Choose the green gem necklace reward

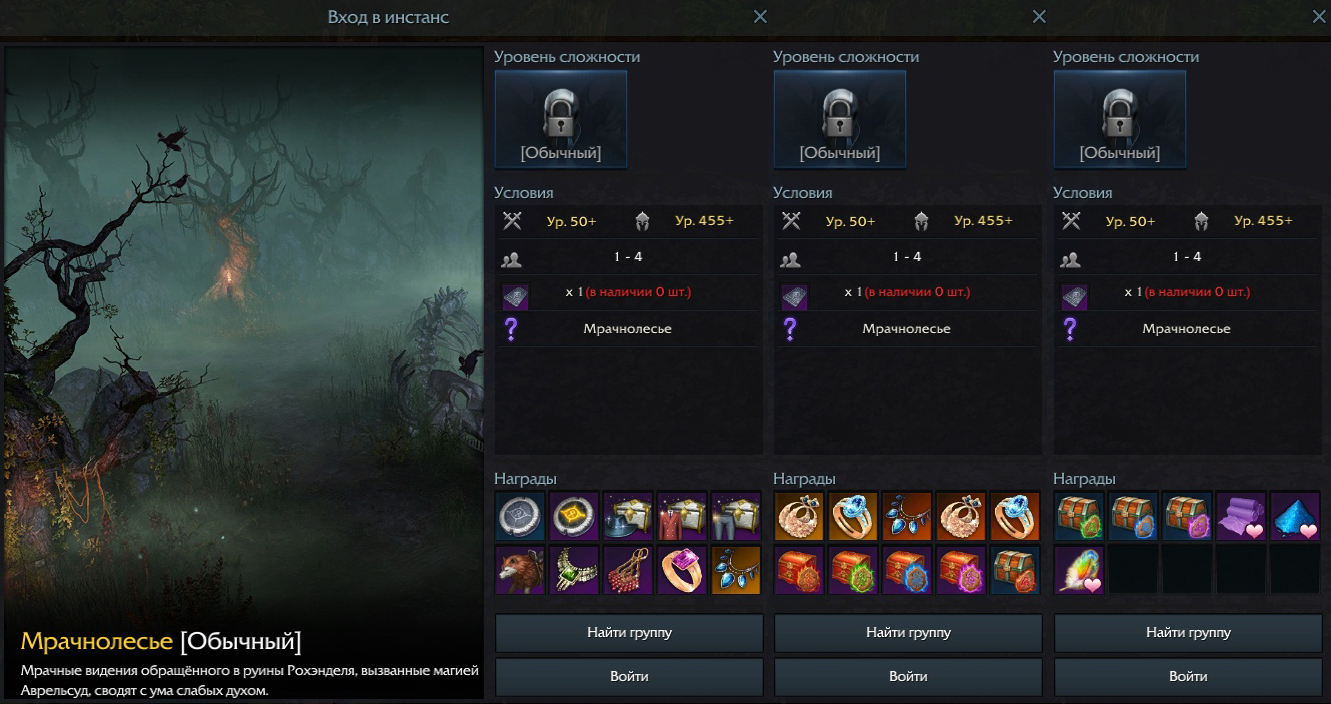pos(574,570)
